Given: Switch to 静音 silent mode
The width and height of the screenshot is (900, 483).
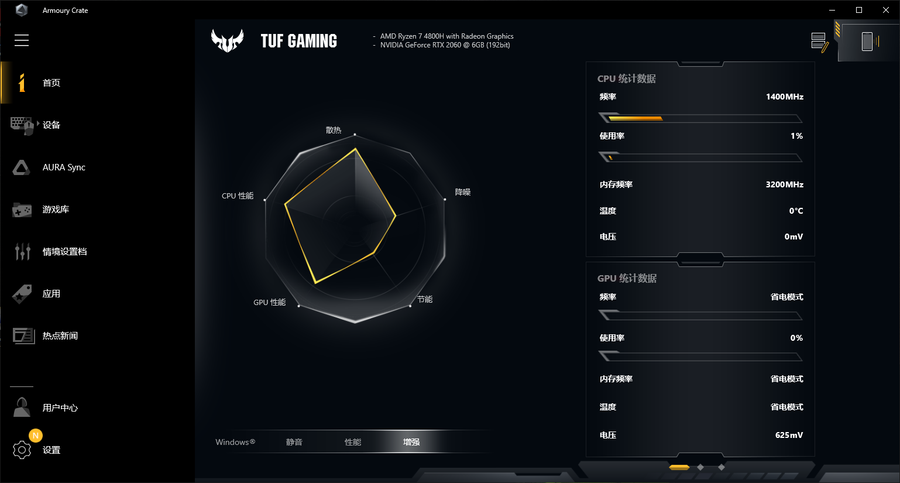Looking at the screenshot, I should tap(294, 442).
